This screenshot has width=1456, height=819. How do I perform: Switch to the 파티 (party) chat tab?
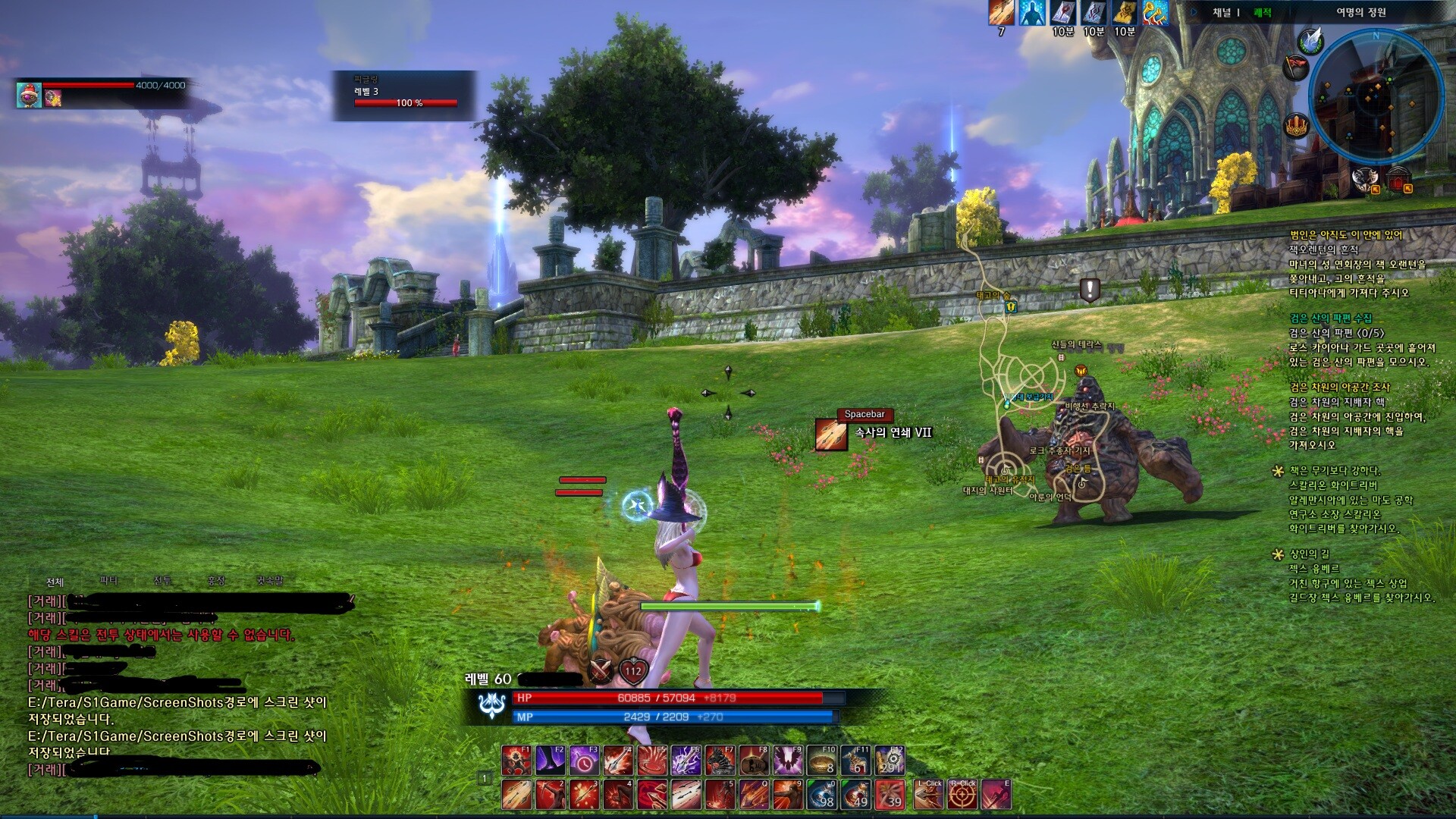[x=109, y=581]
